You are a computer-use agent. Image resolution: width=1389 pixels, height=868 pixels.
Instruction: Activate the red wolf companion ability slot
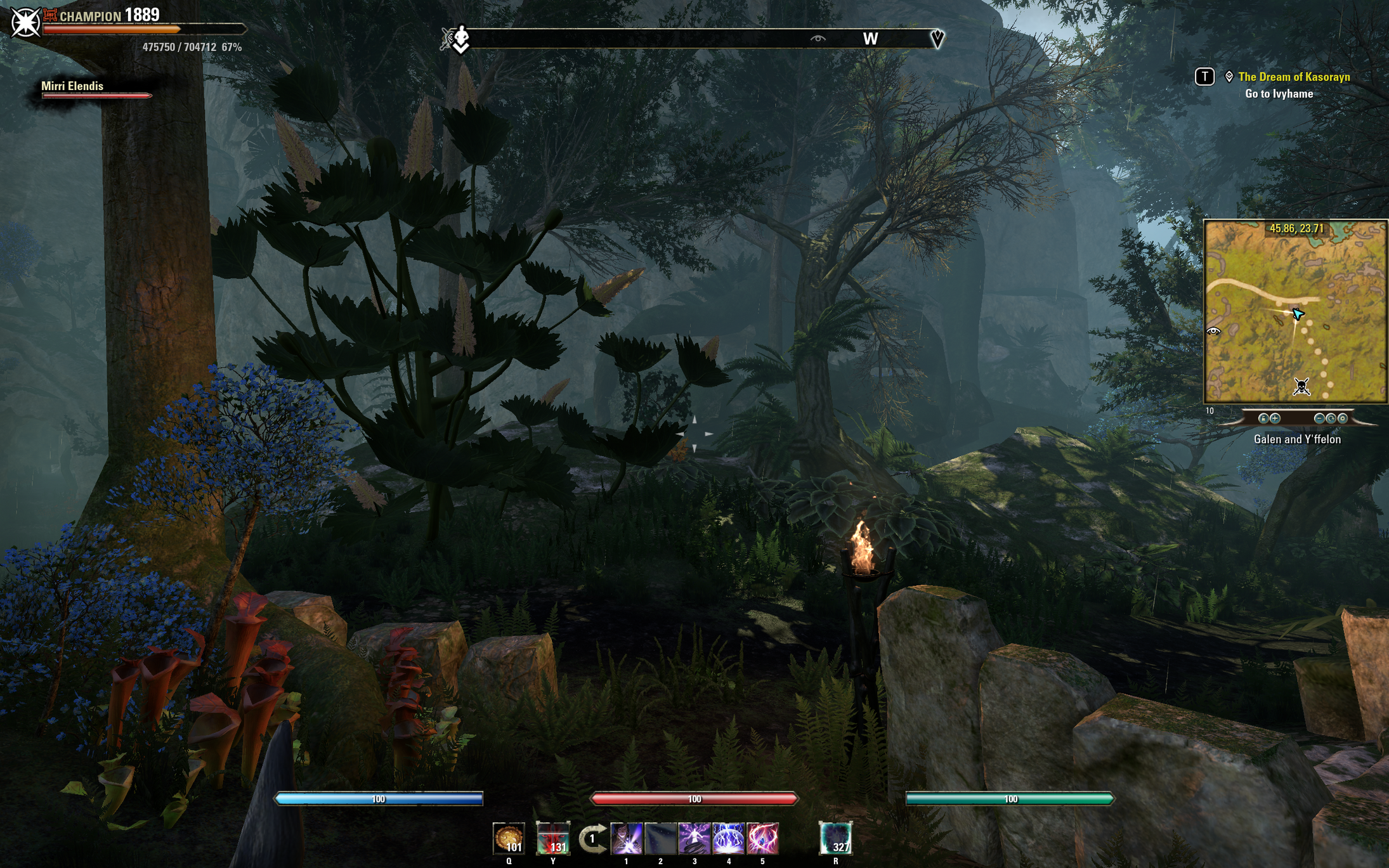point(552,838)
